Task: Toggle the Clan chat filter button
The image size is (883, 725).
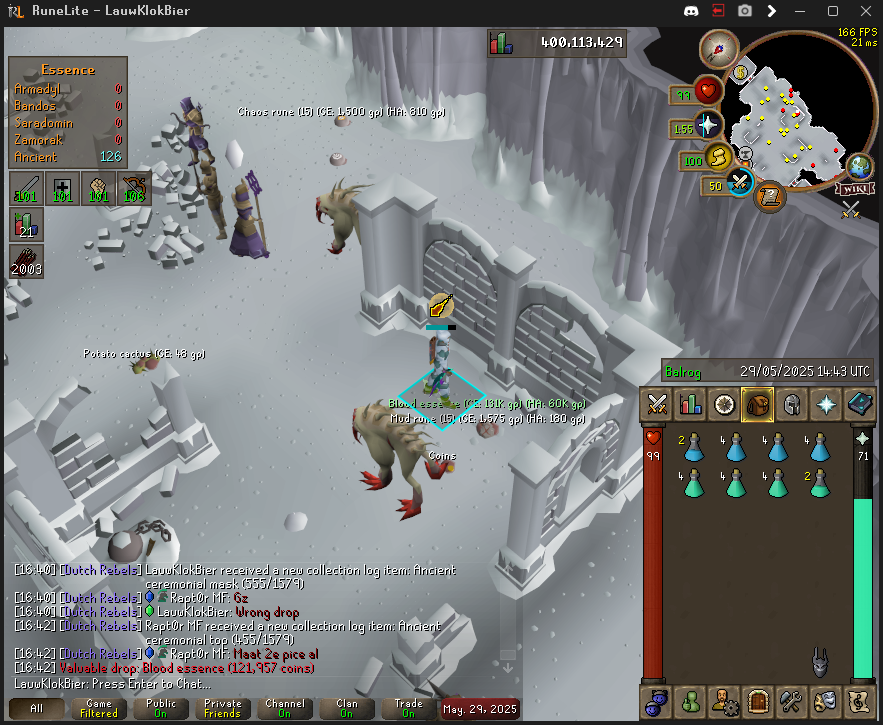Action: coord(346,708)
